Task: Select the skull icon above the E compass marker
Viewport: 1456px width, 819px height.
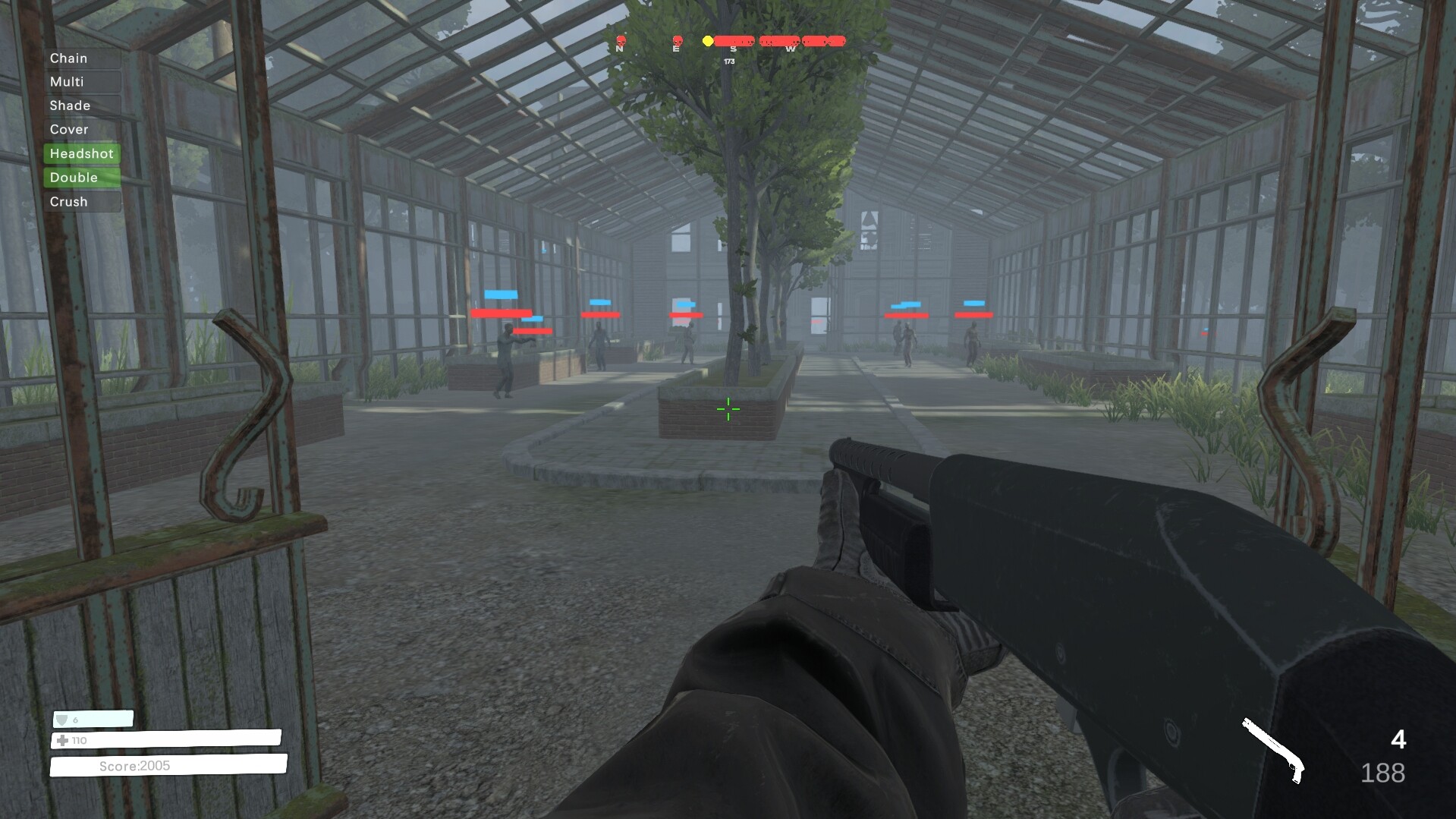Action: (677, 40)
